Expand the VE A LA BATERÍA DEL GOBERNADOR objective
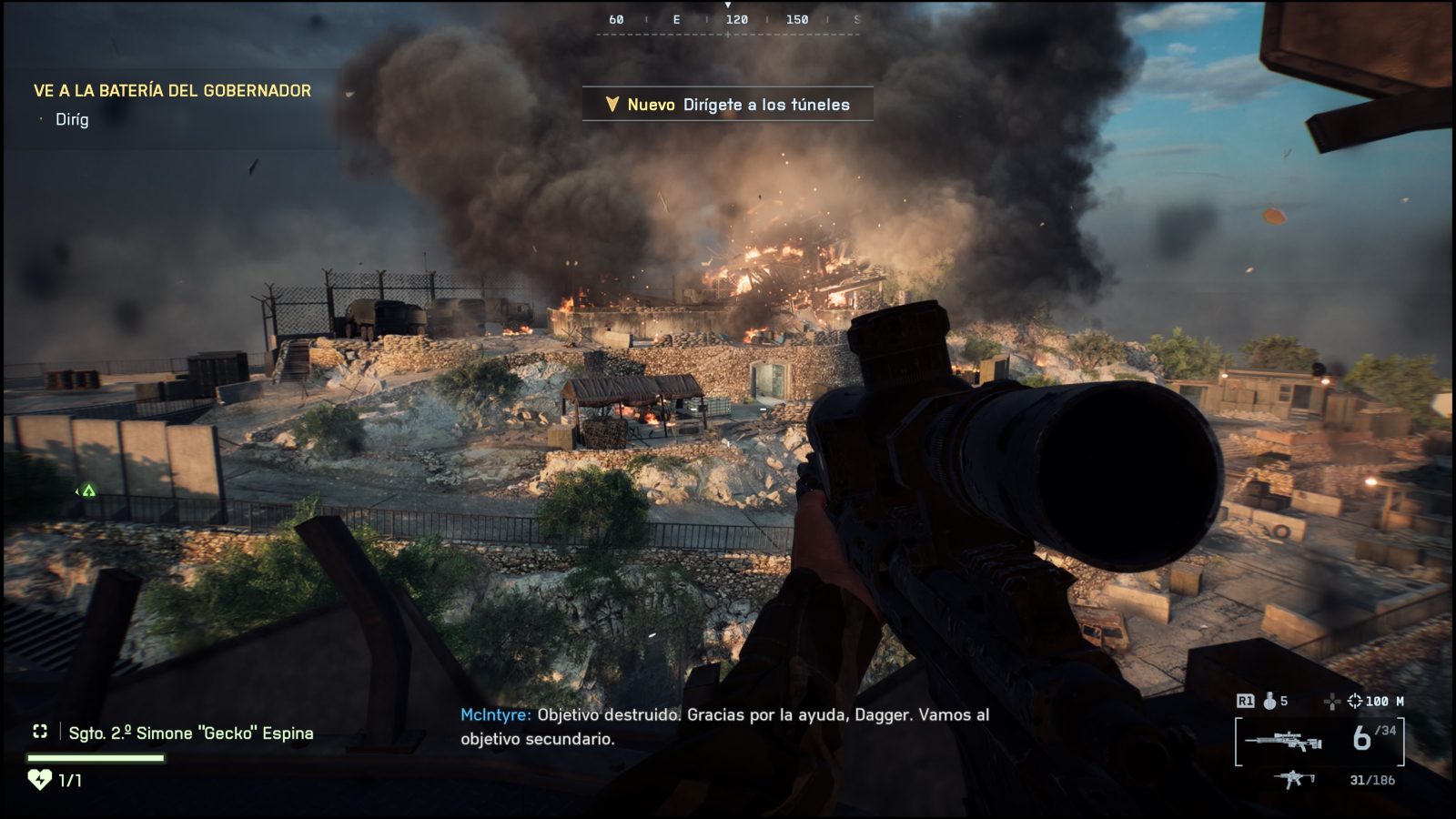Viewport: 1456px width, 819px height. pos(171,90)
